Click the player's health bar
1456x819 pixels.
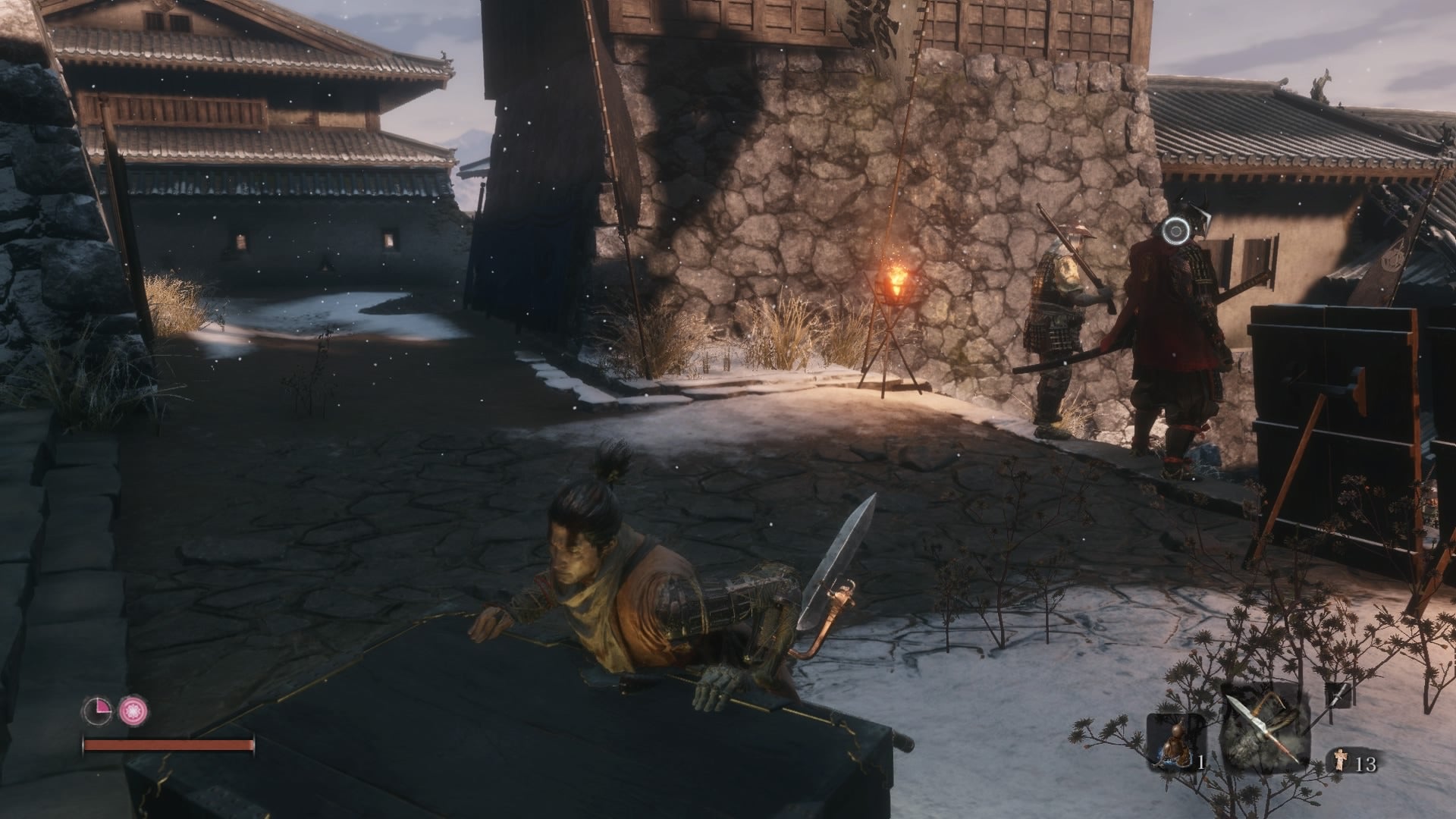(167, 745)
